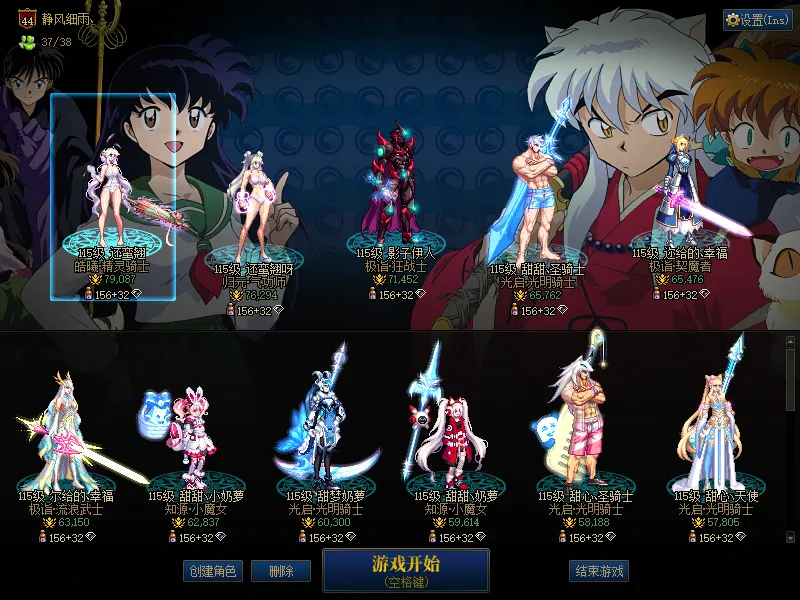
Task: Choose the 极诣·狂战士 character 影子伊人
Action: tap(398, 200)
